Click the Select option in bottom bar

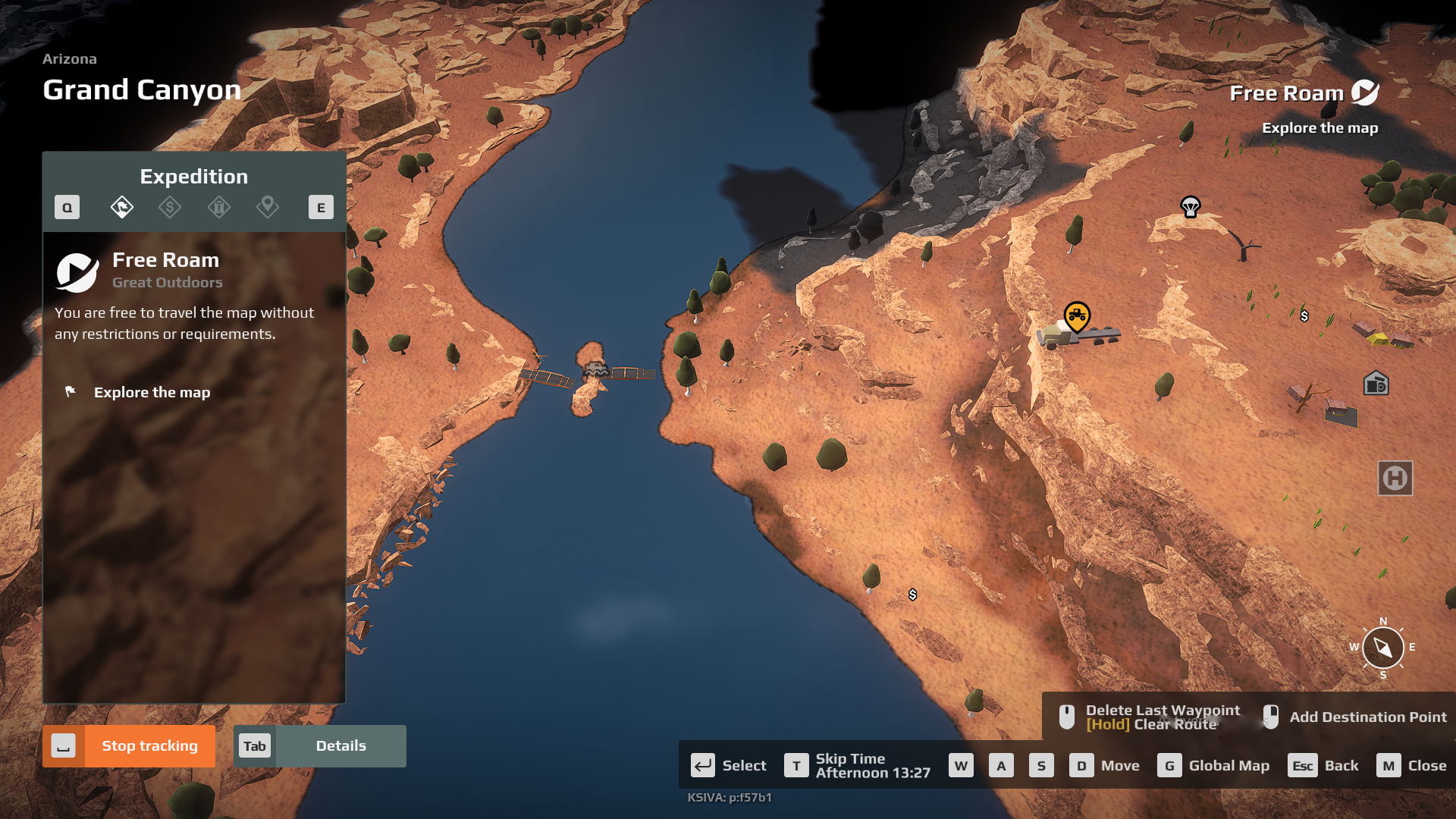pyautogui.click(x=729, y=765)
